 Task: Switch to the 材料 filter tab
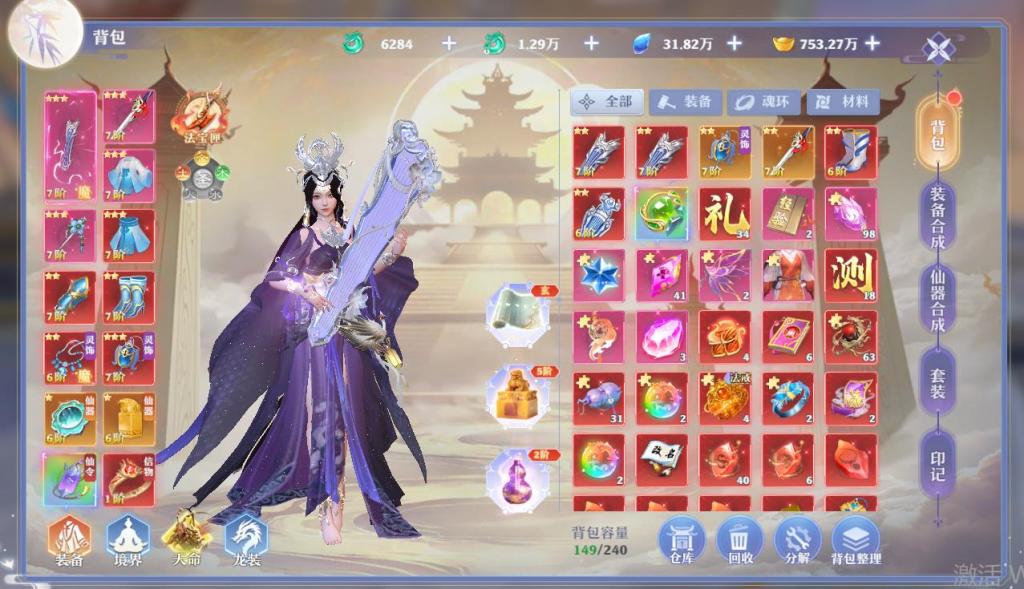point(843,102)
